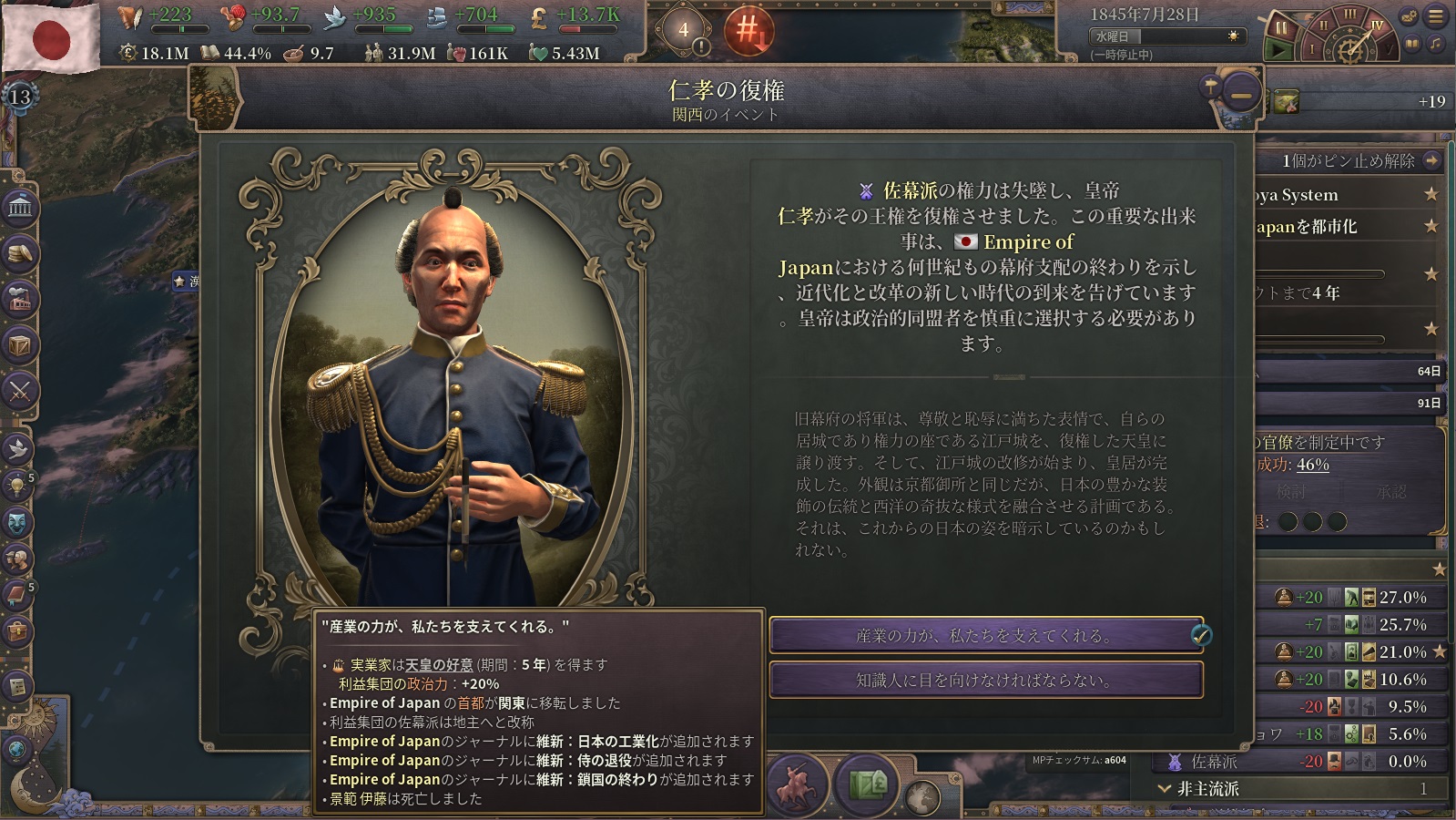Open the main menu hamburger button
Screen dimensions: 1456x820
pyautogui.click(x=1436, y=16)
